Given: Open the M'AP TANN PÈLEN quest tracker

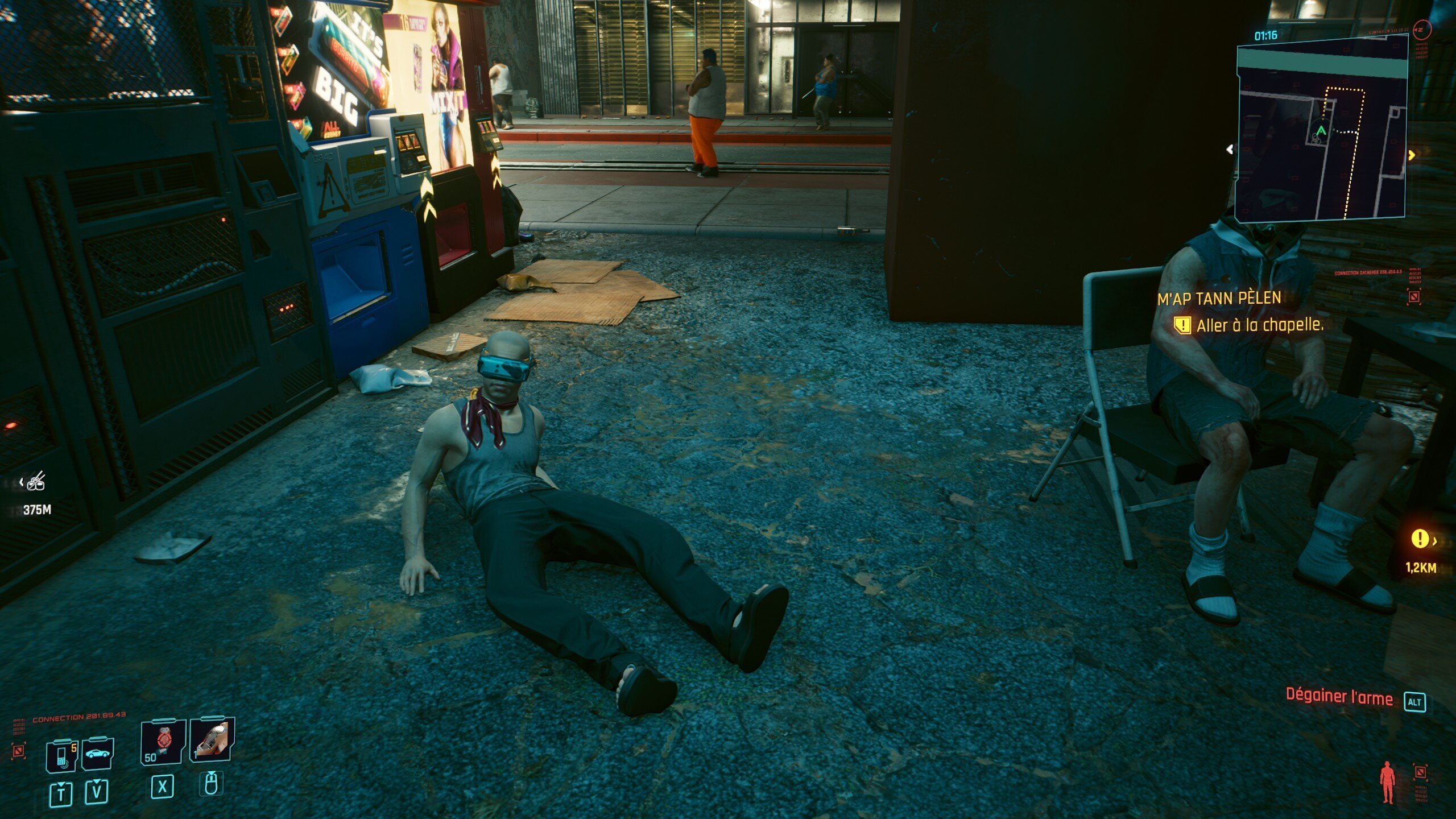Looking at the screenshot, I should pos(1219,298).
